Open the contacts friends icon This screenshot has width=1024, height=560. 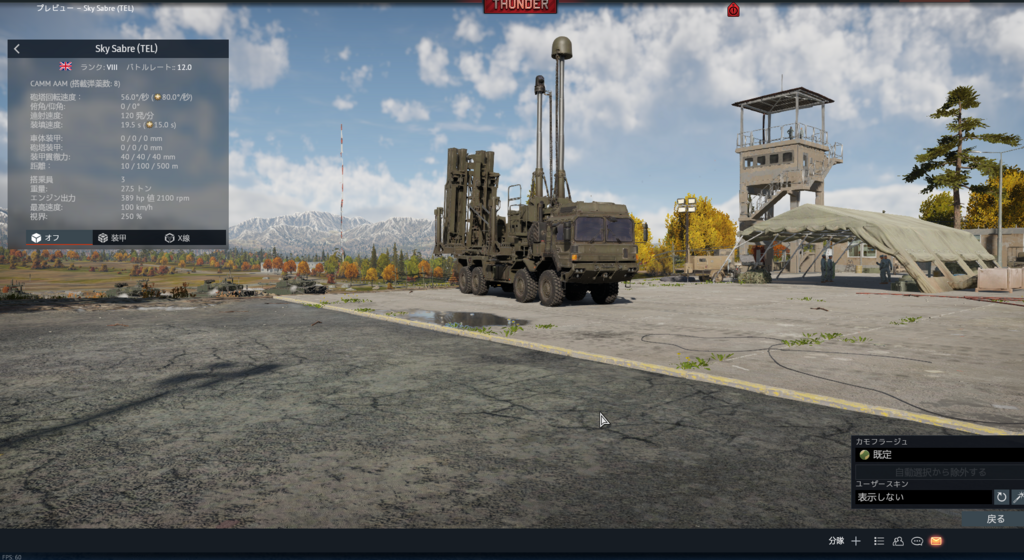pyautogui.click(x=898, y=541)
